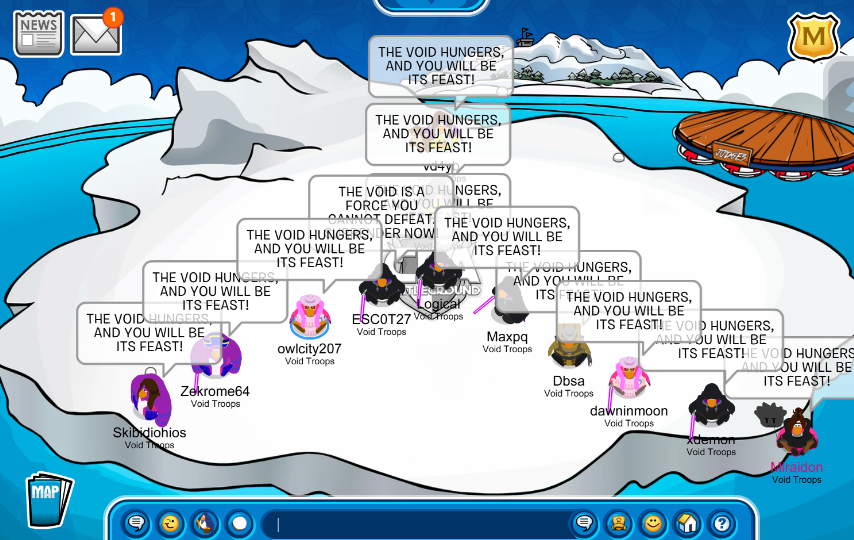
Task: Go to your igloo with the house button
Action: tap(687, 523)
